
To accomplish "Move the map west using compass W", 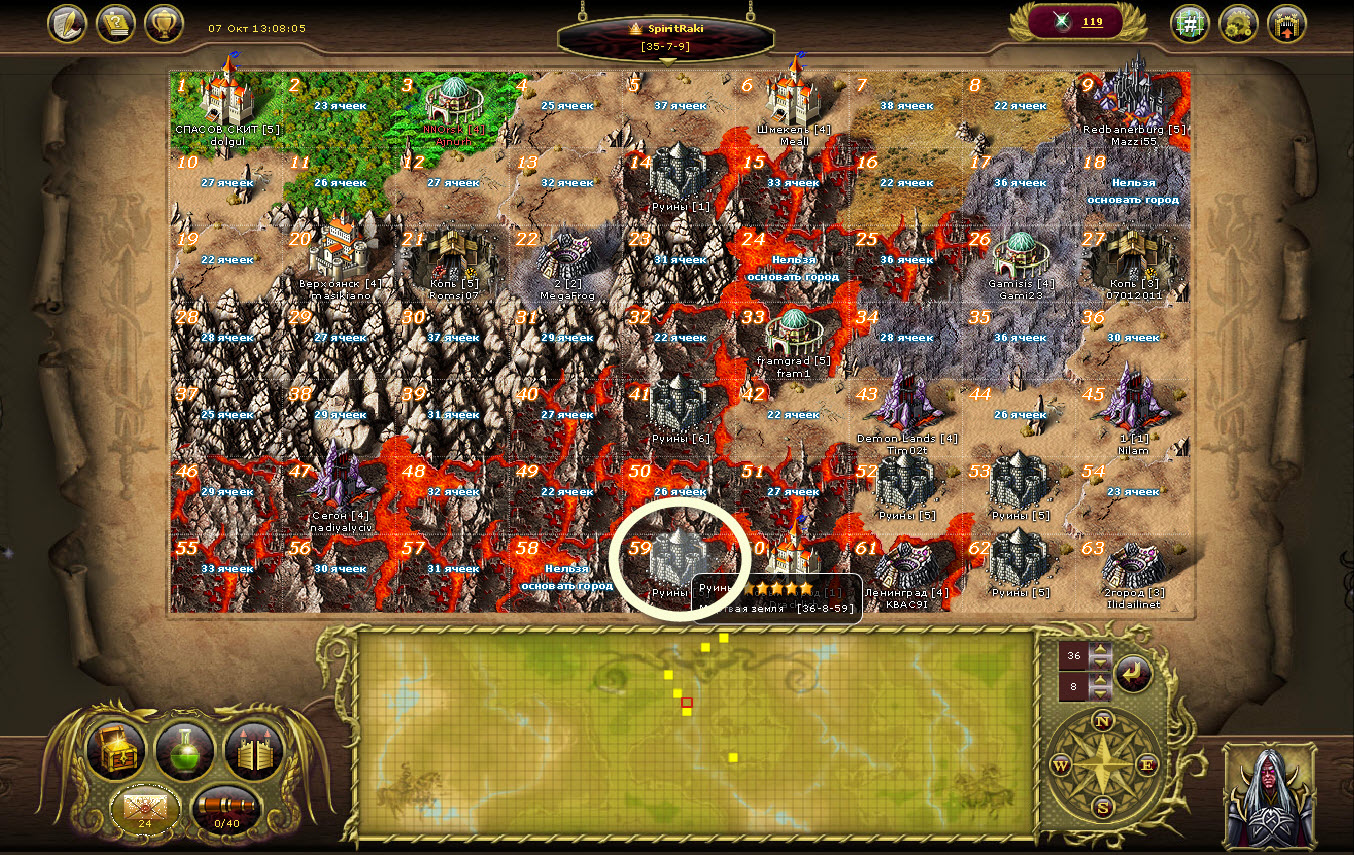I will click(1060, 766).
